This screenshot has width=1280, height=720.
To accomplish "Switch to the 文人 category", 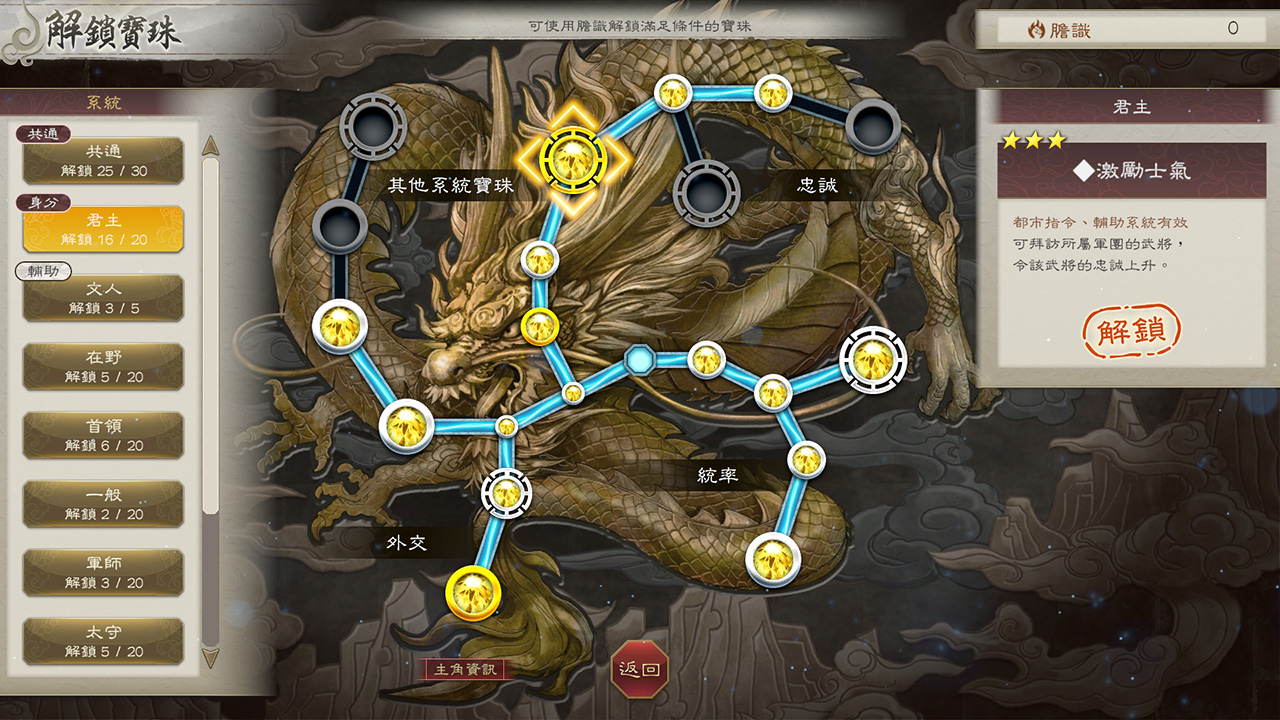I will coord(103,298).
